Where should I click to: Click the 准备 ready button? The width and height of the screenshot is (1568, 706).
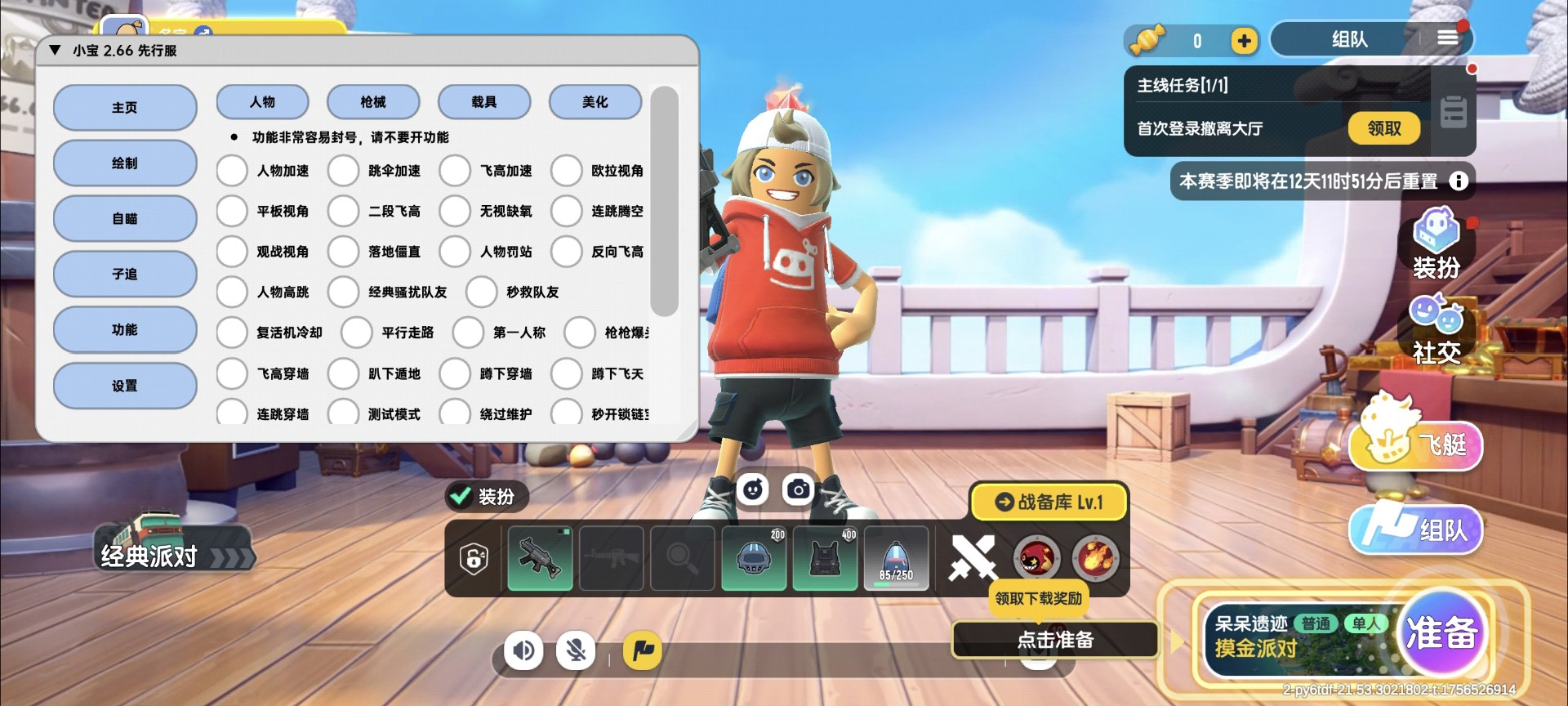(1441, 634)
